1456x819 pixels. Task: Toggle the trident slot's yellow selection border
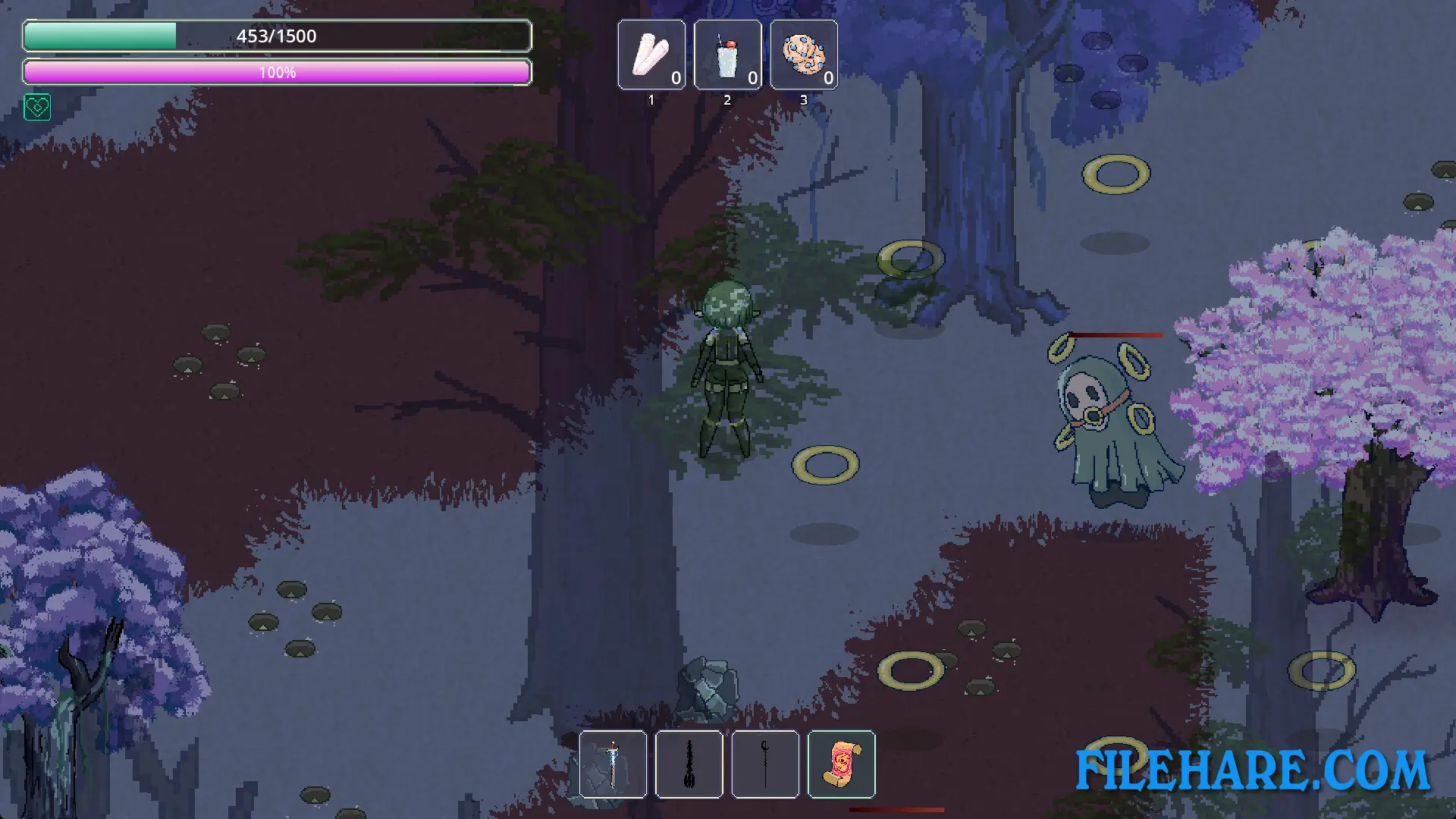pyautogui.click(x=689, y=764)
